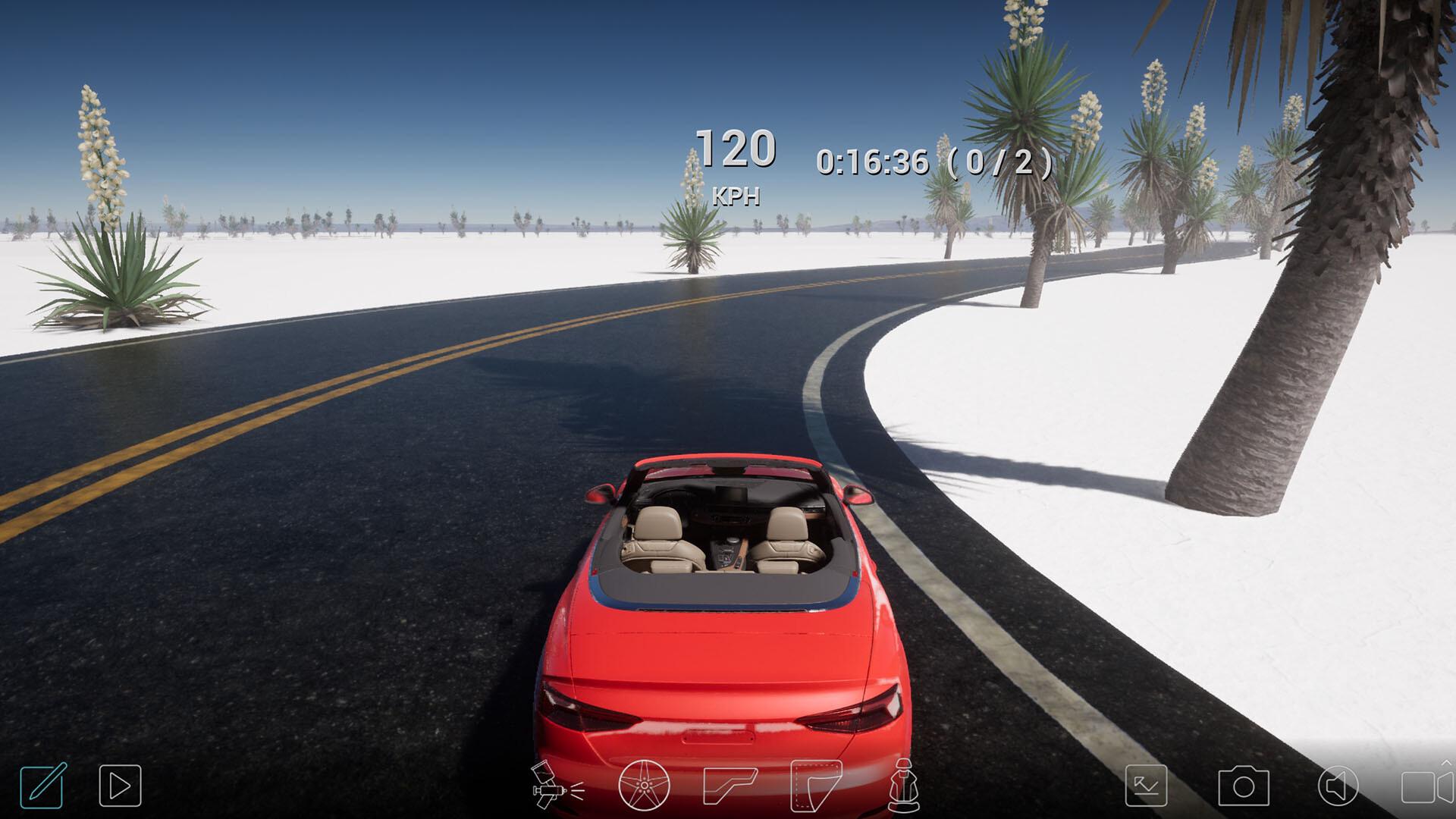Mute game audio with the speaker icon
The height and width of the screenshot is (819, 1456).
tap(1338, 786)
